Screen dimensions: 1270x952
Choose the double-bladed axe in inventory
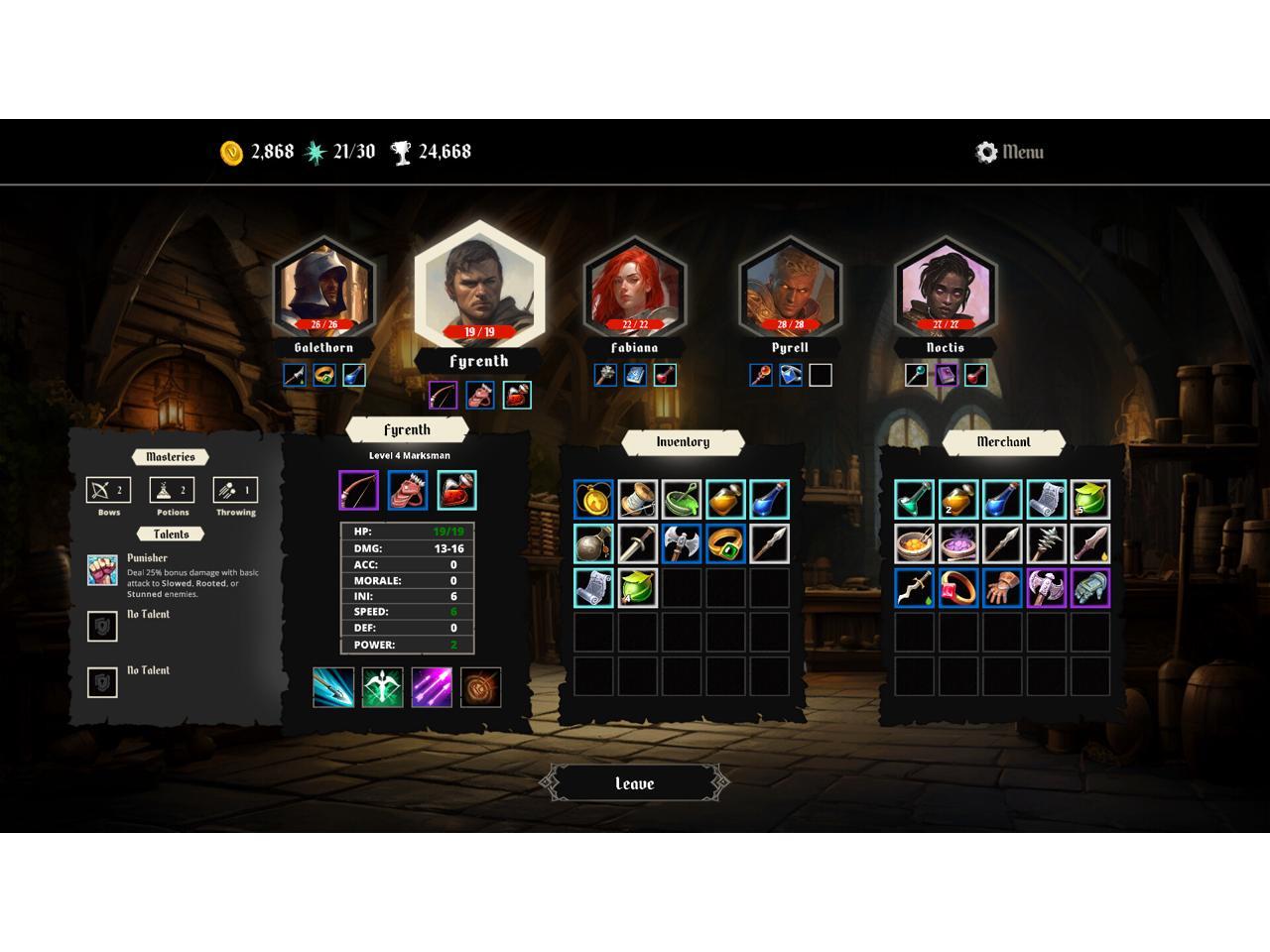(x=681, y=543)
